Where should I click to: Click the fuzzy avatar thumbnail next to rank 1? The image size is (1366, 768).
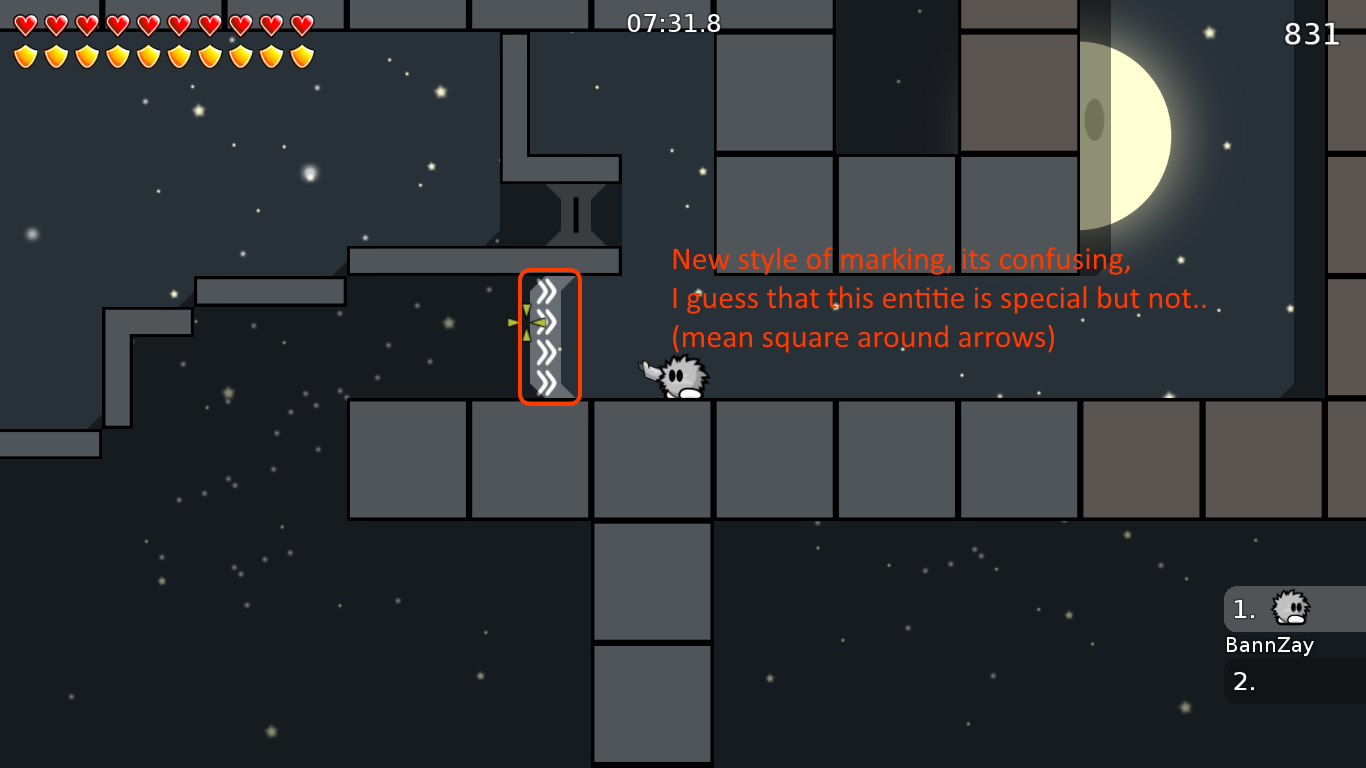(1289, 608)
